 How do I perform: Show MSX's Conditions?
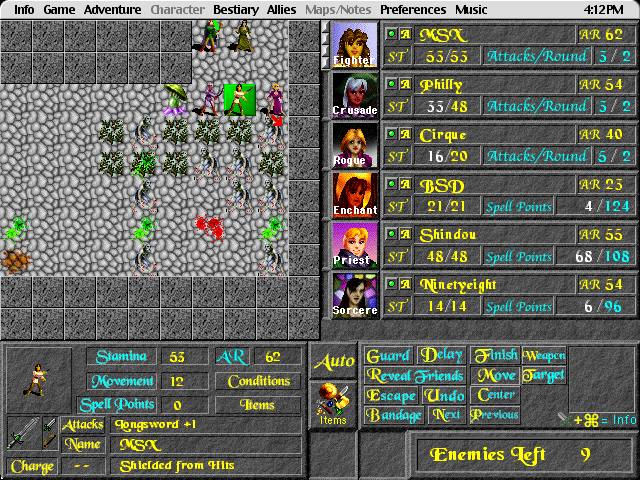tap(258, 381)
